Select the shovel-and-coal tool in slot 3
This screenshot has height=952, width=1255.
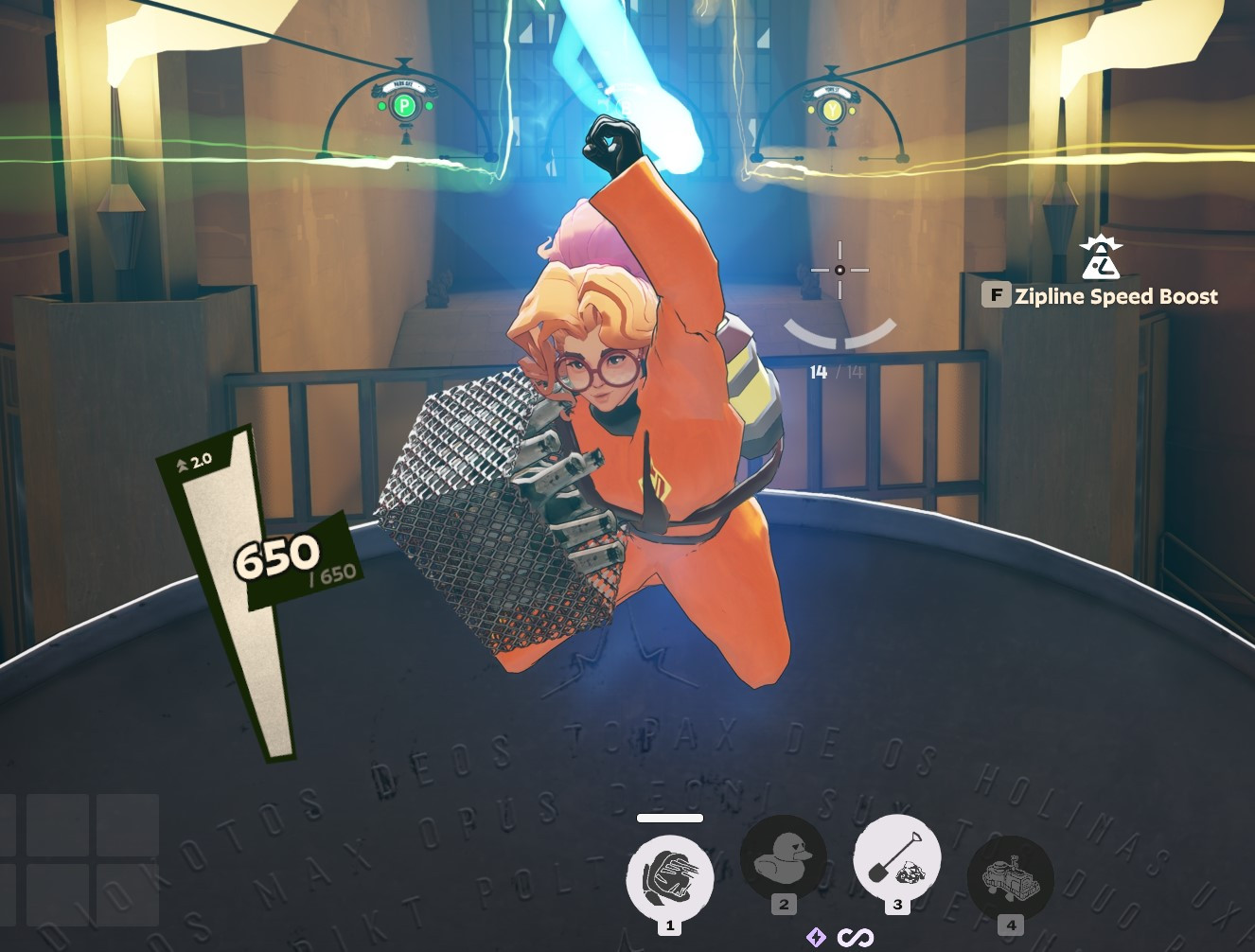click(897, 856)
